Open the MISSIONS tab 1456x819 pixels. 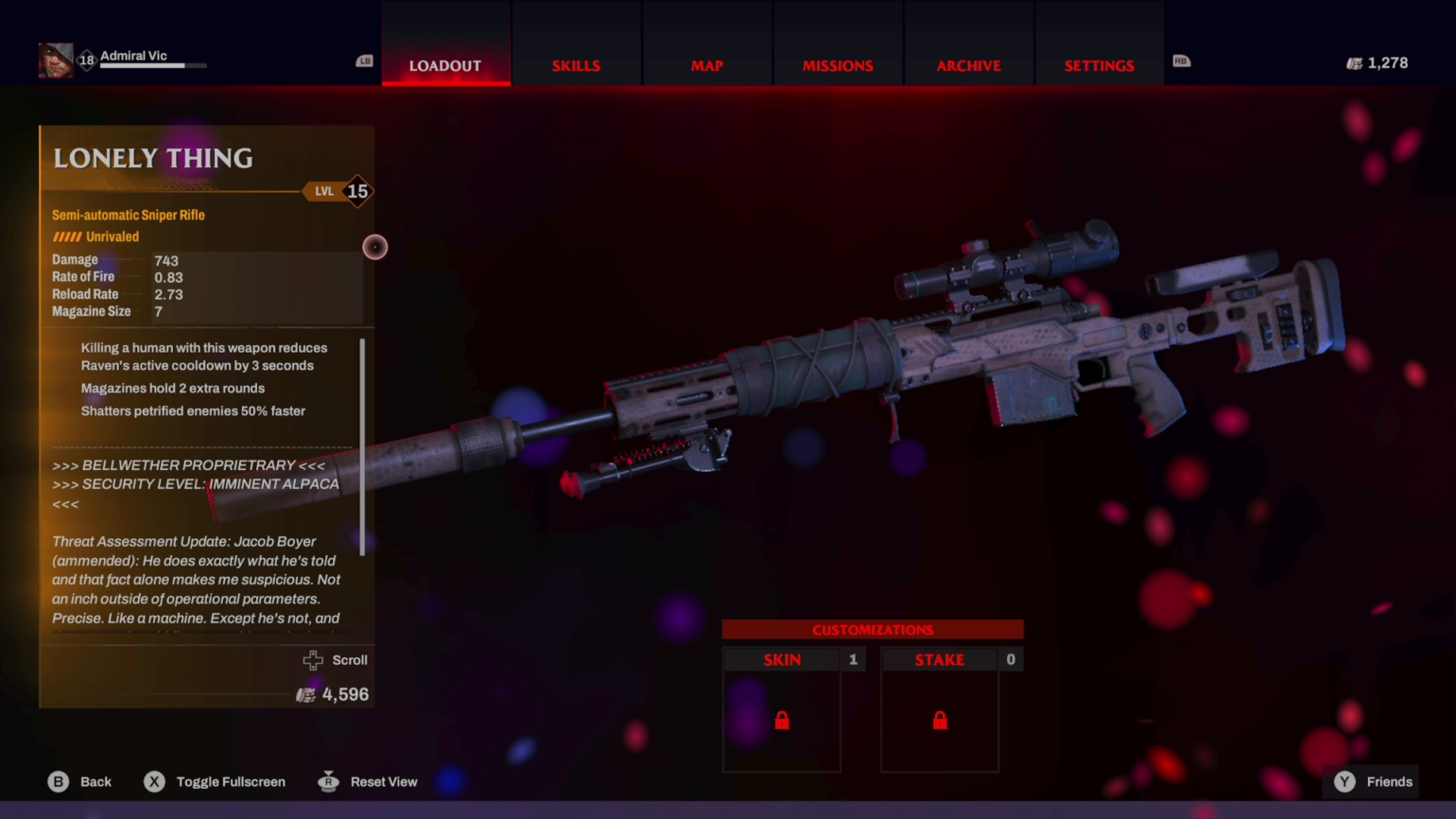(x=838, y=65)
